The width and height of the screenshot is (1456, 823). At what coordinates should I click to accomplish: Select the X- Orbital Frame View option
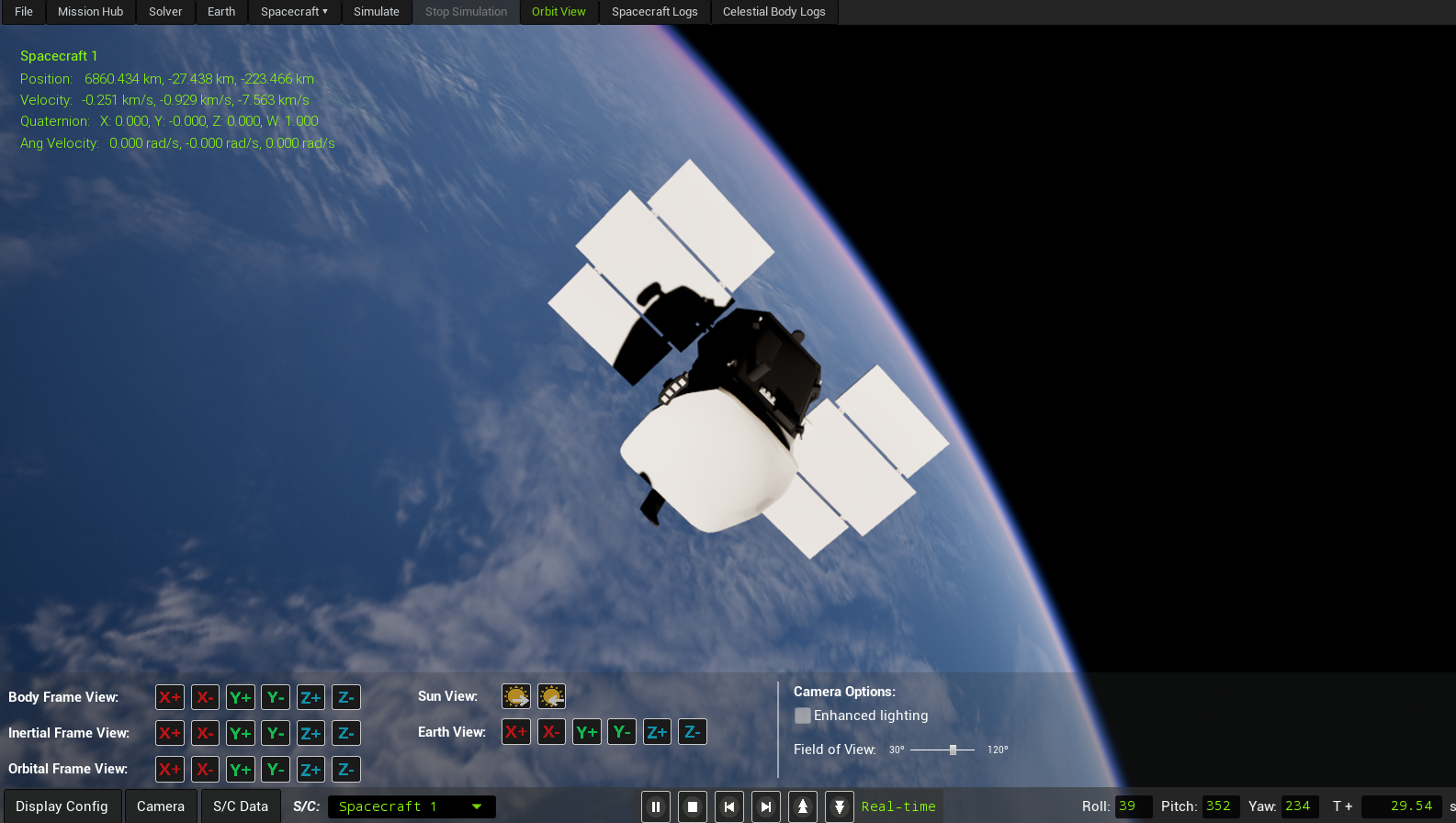(x=205, y=769)
